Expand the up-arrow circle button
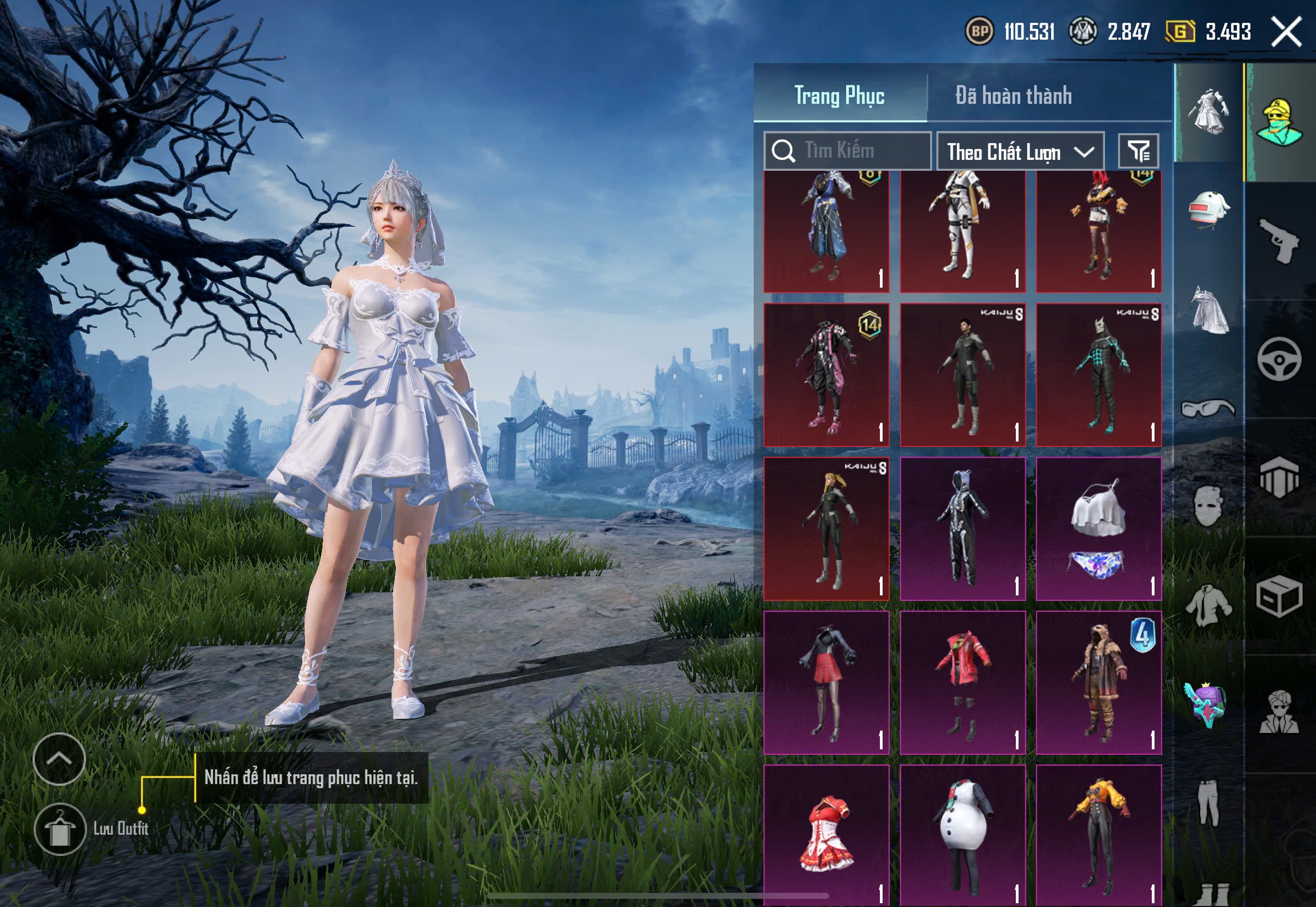This screenshot has width=1316, height=907. tap(59, 759)
